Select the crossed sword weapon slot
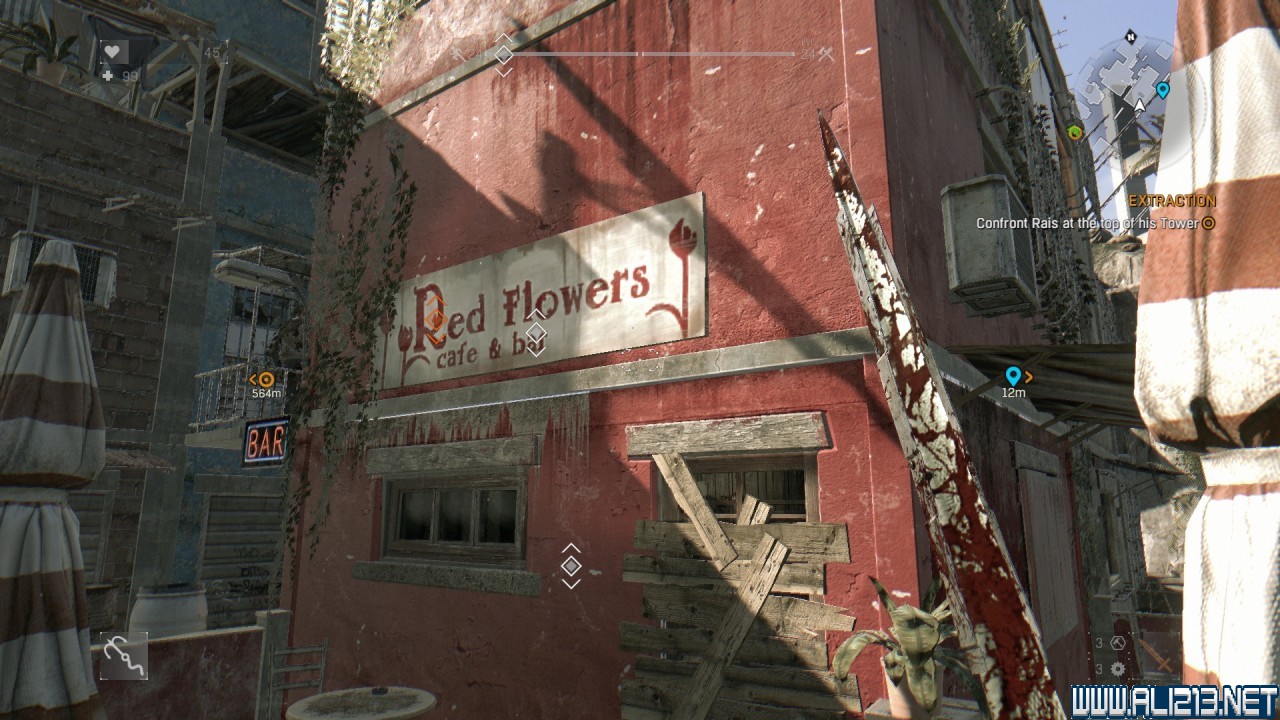The image size is (1280, 720). coord(1160,655)
